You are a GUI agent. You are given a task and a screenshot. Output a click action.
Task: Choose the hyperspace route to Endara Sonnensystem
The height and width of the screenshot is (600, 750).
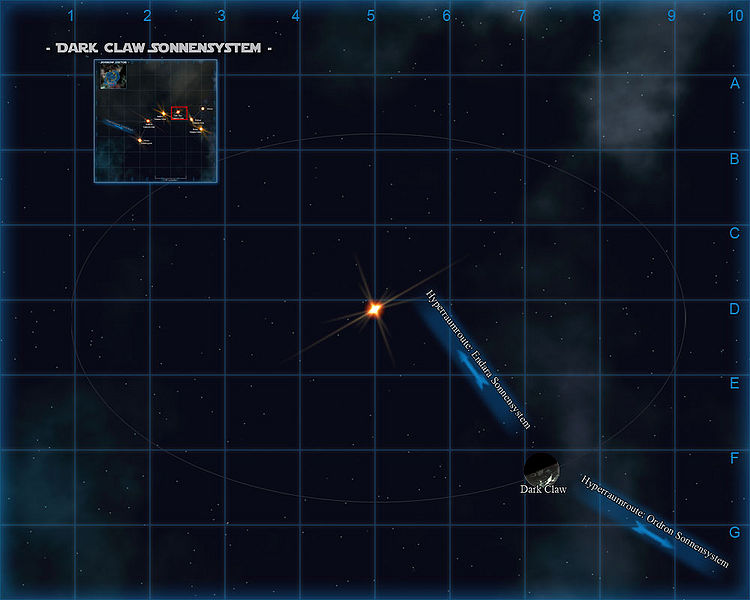tap(476, 364)
